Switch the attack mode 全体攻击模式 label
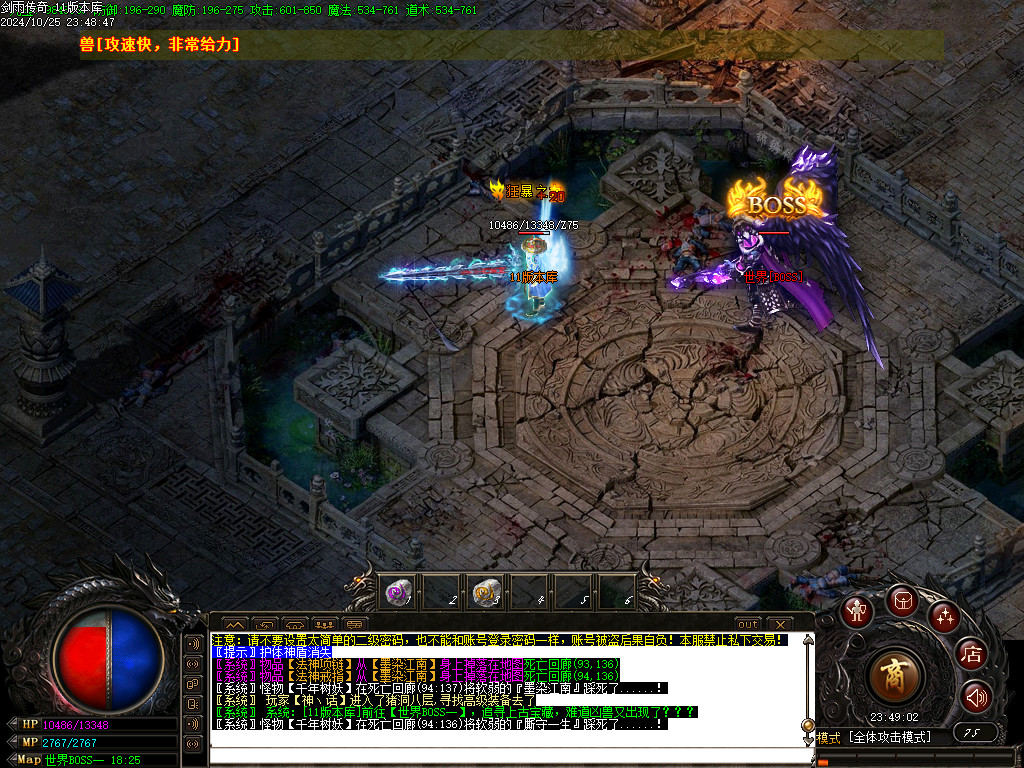Image resolution: width=1024 pixels, height=768 pixels. [x=889, y=737]
